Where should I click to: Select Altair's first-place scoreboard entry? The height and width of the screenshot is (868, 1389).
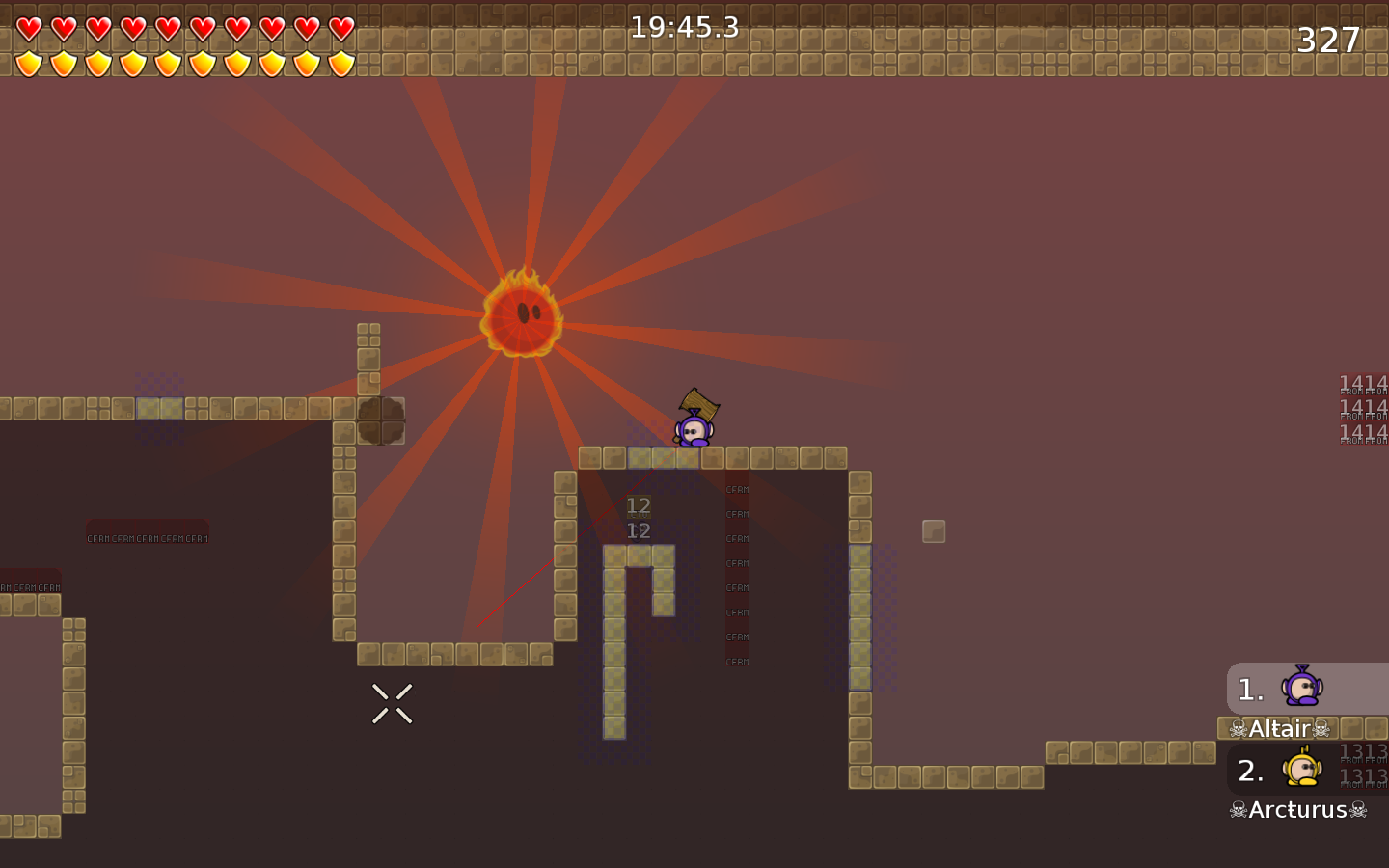(1306, 690)
